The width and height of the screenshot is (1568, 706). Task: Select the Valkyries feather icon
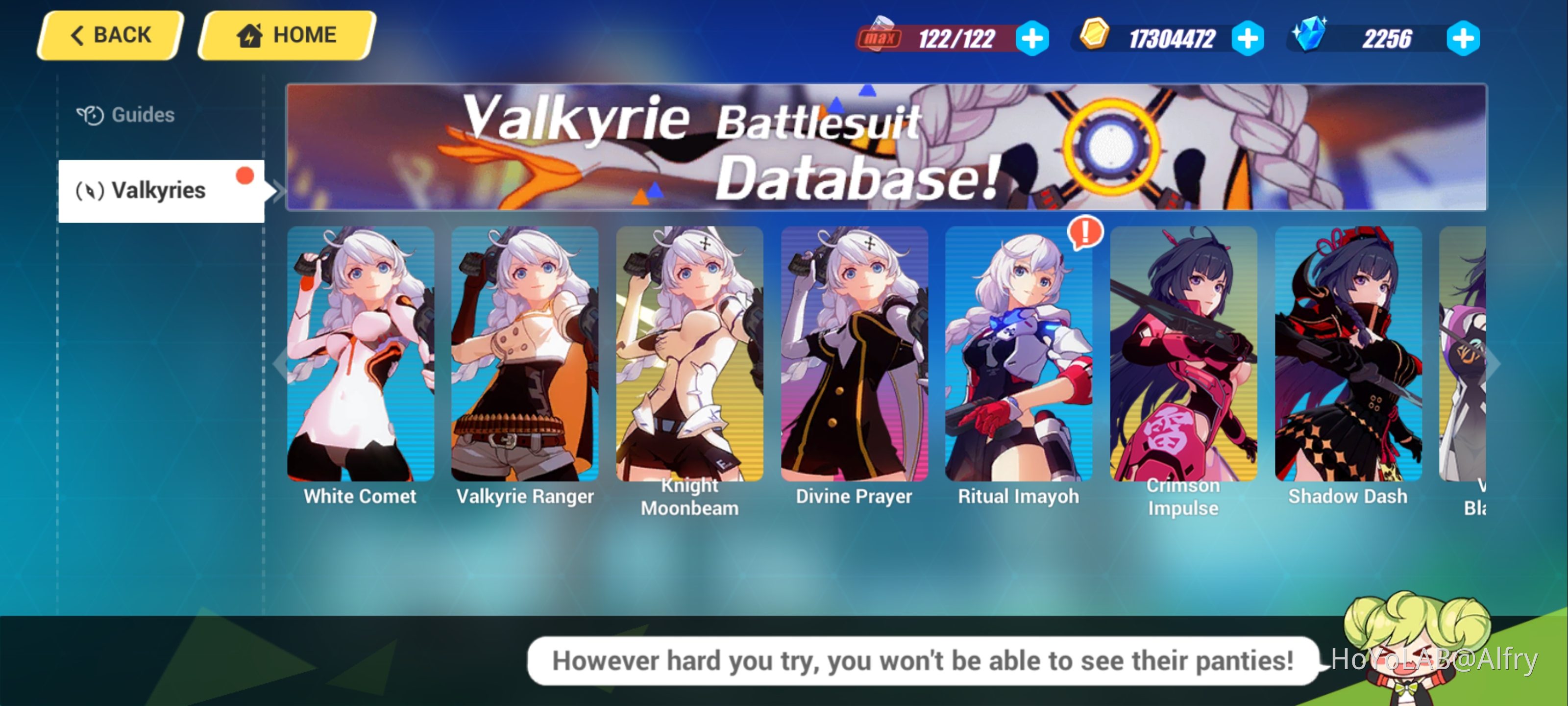90,190
